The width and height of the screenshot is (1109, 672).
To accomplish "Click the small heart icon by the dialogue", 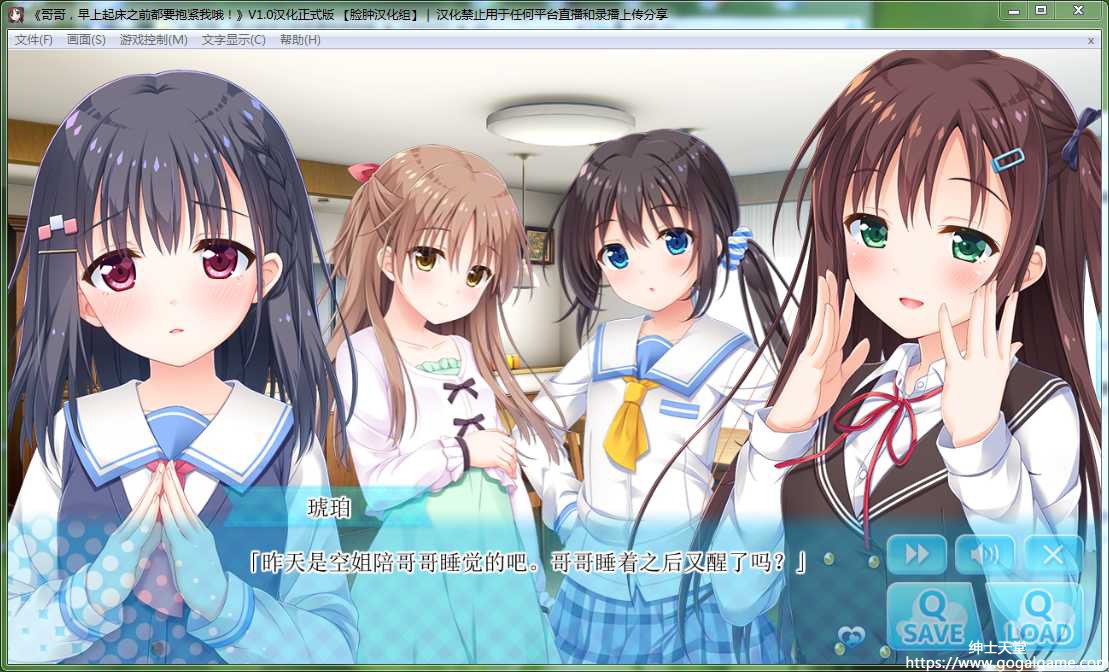I will coord(851,635).
